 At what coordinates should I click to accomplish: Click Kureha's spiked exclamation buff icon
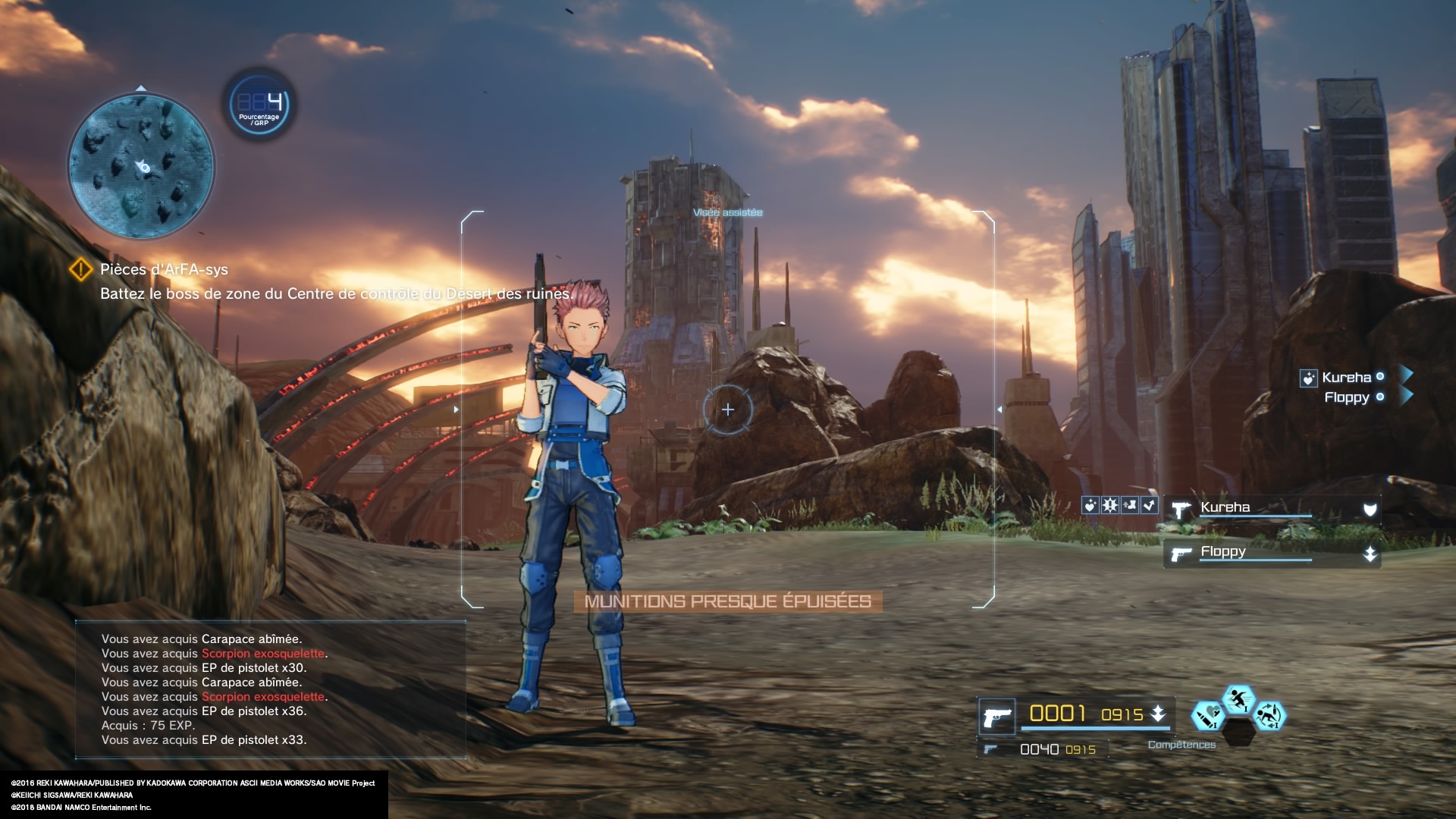point(1109,505)
